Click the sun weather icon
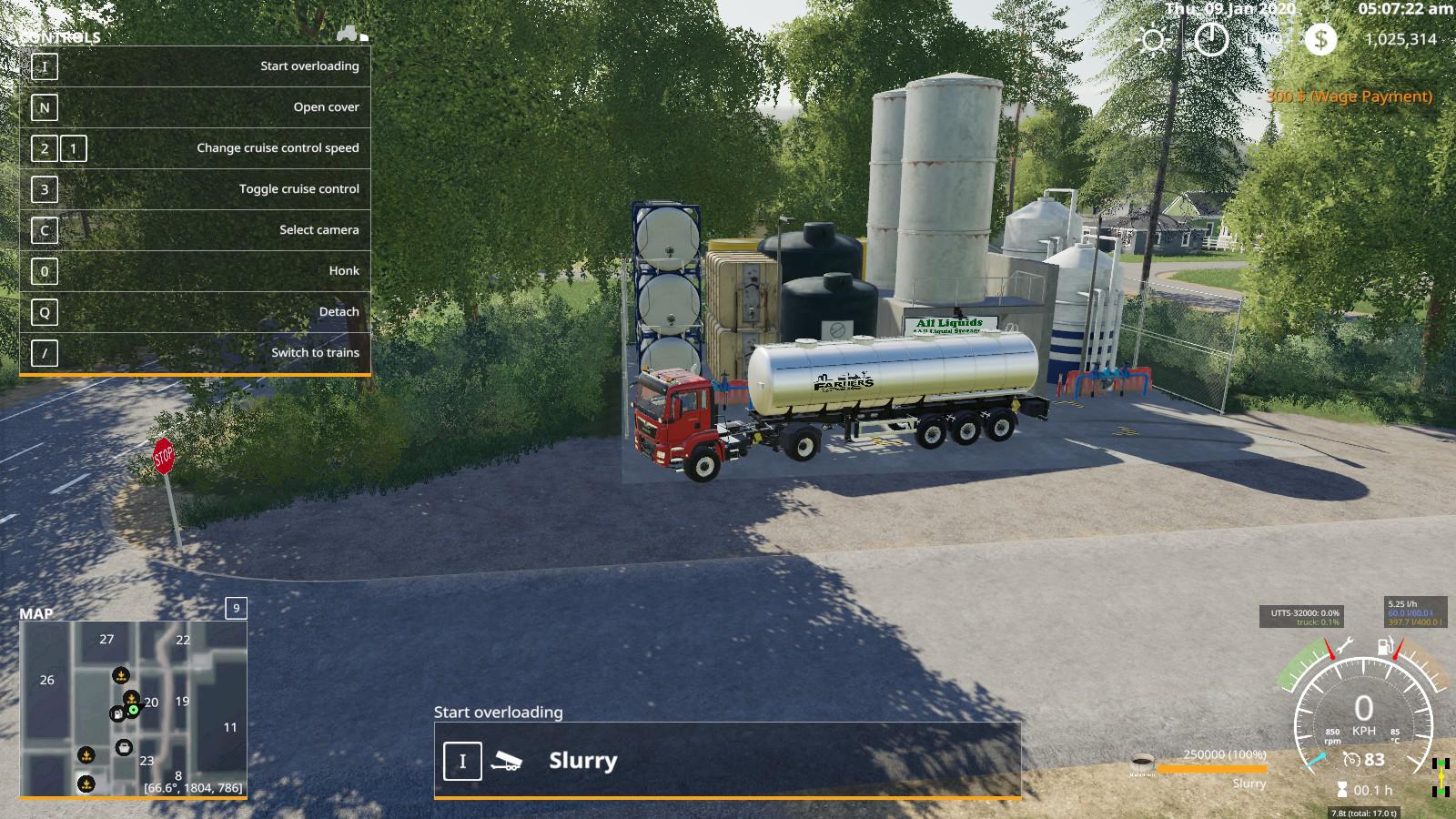The width and height of the screenshot is (1456, 819). click(x=1155, y=40)
